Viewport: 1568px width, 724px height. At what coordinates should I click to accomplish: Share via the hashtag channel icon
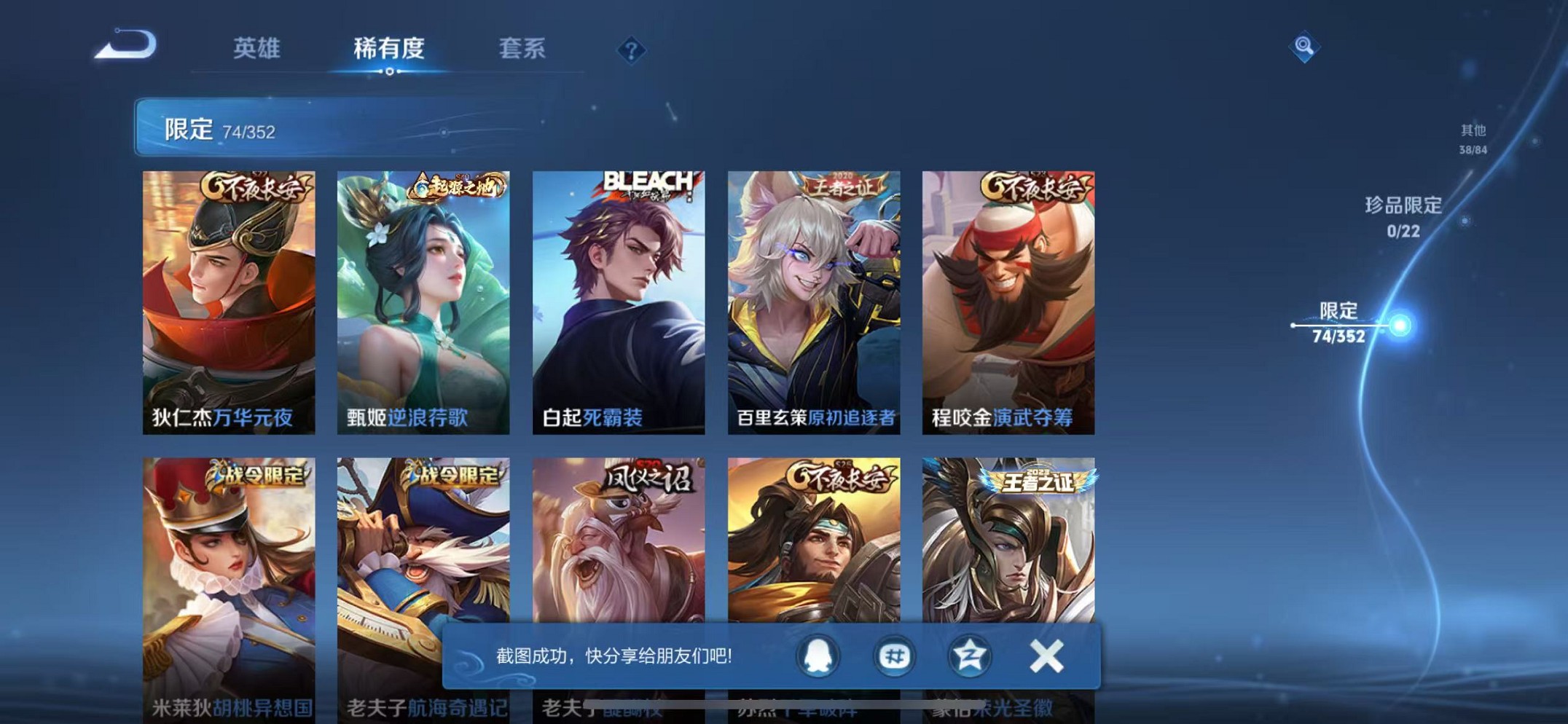[x=895, y=656]
